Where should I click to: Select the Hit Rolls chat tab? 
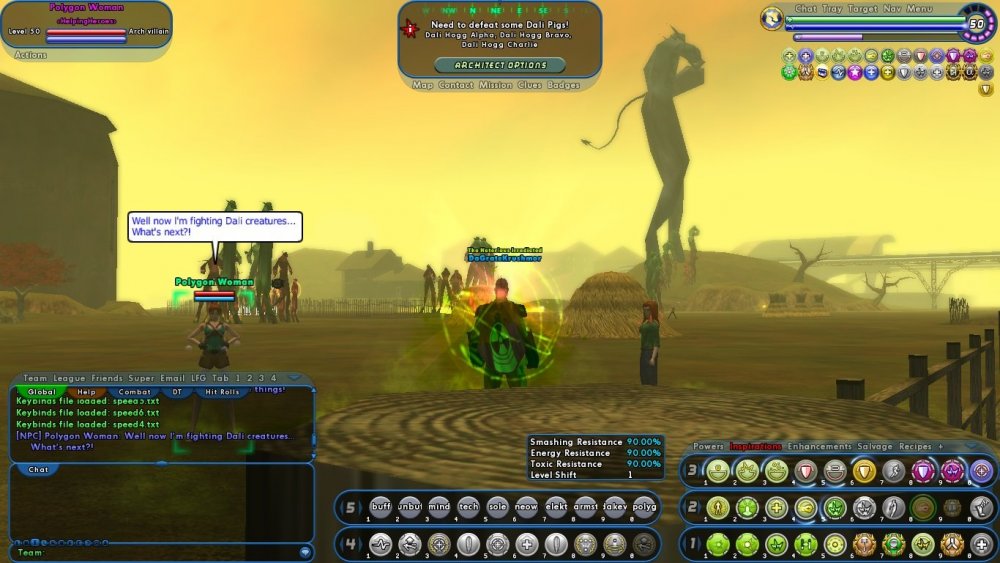click(222, 392)
